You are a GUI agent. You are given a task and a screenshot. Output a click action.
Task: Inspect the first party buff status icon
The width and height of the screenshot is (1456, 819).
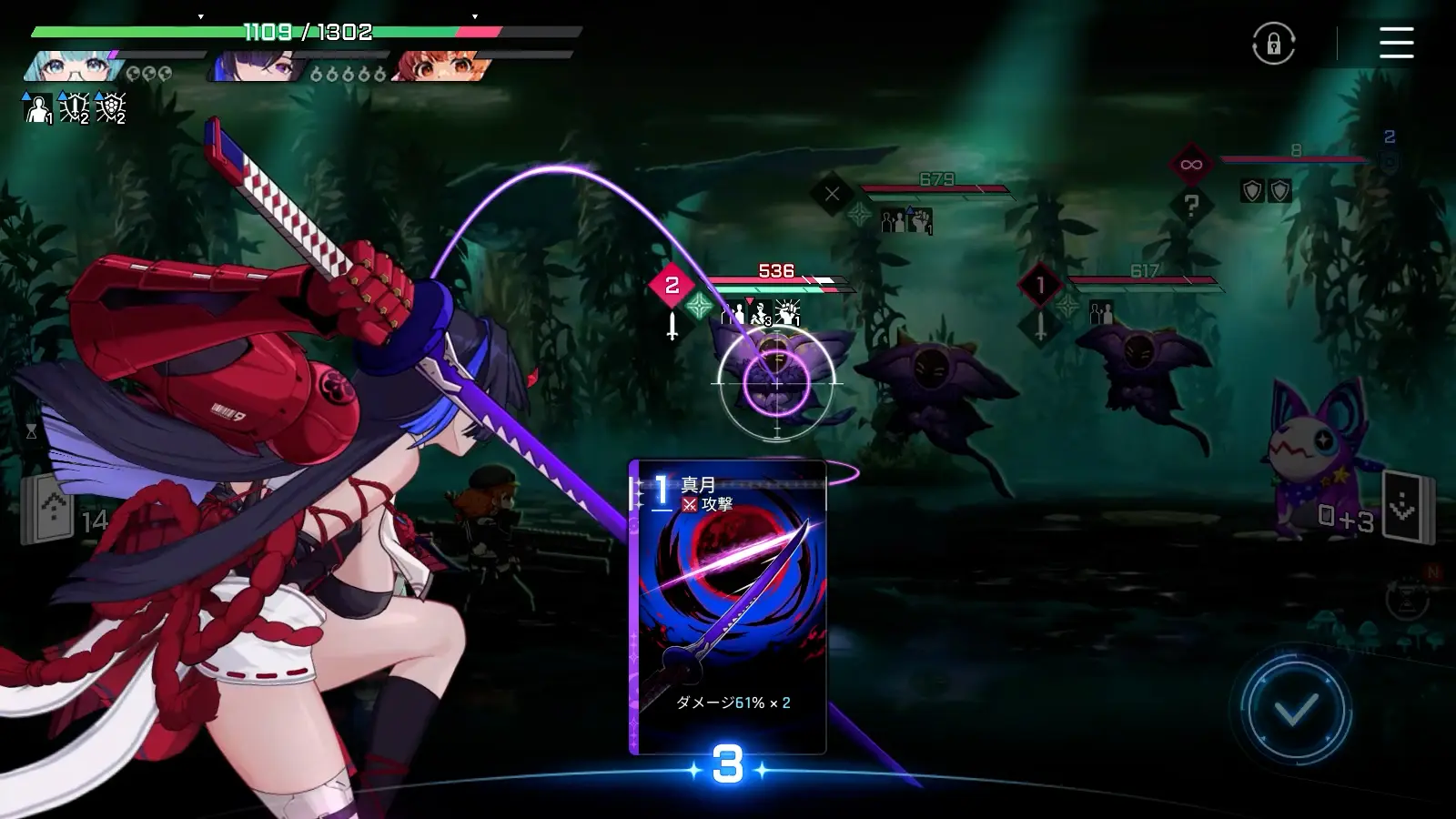pos(37,108)
